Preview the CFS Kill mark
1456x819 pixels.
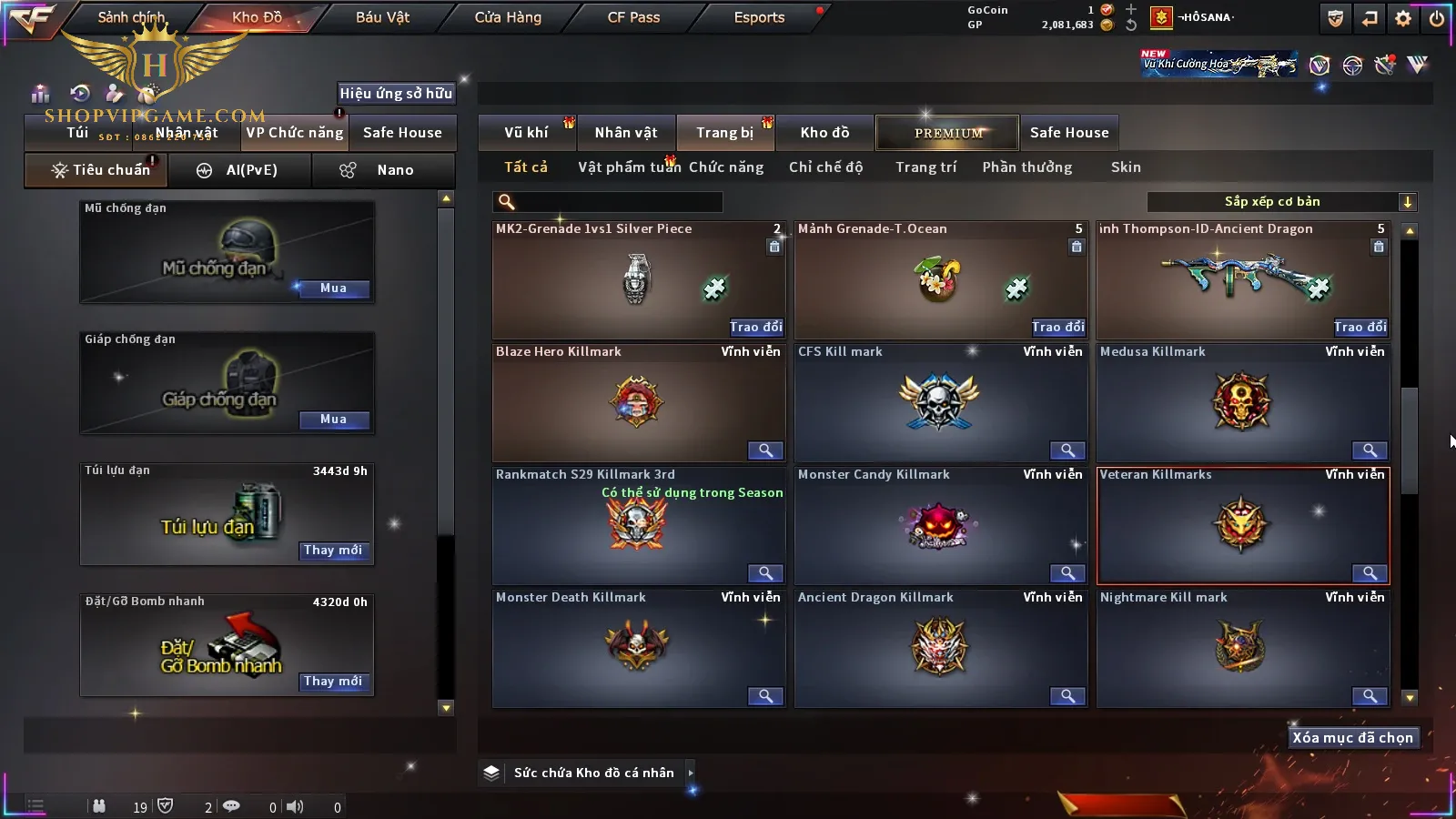pyautogui.click(x=1067, y=450)
